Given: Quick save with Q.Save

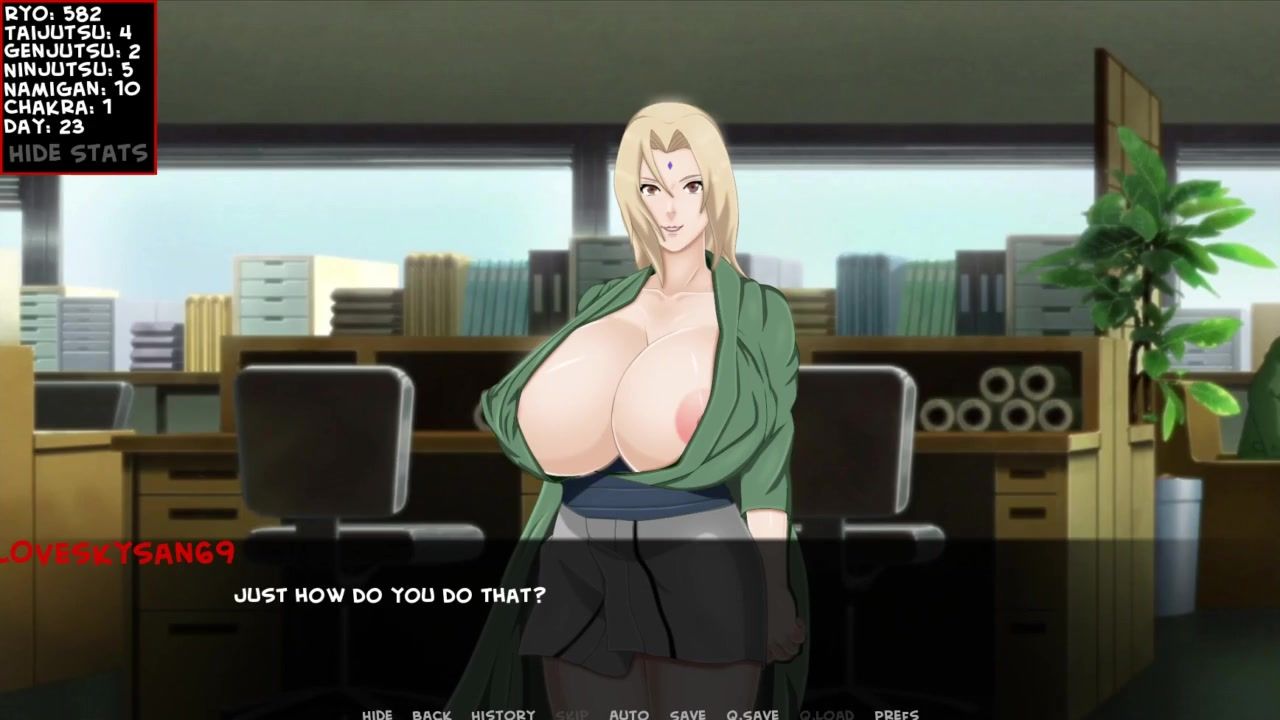Looking at the screenshot, I should tap(753, 714).
